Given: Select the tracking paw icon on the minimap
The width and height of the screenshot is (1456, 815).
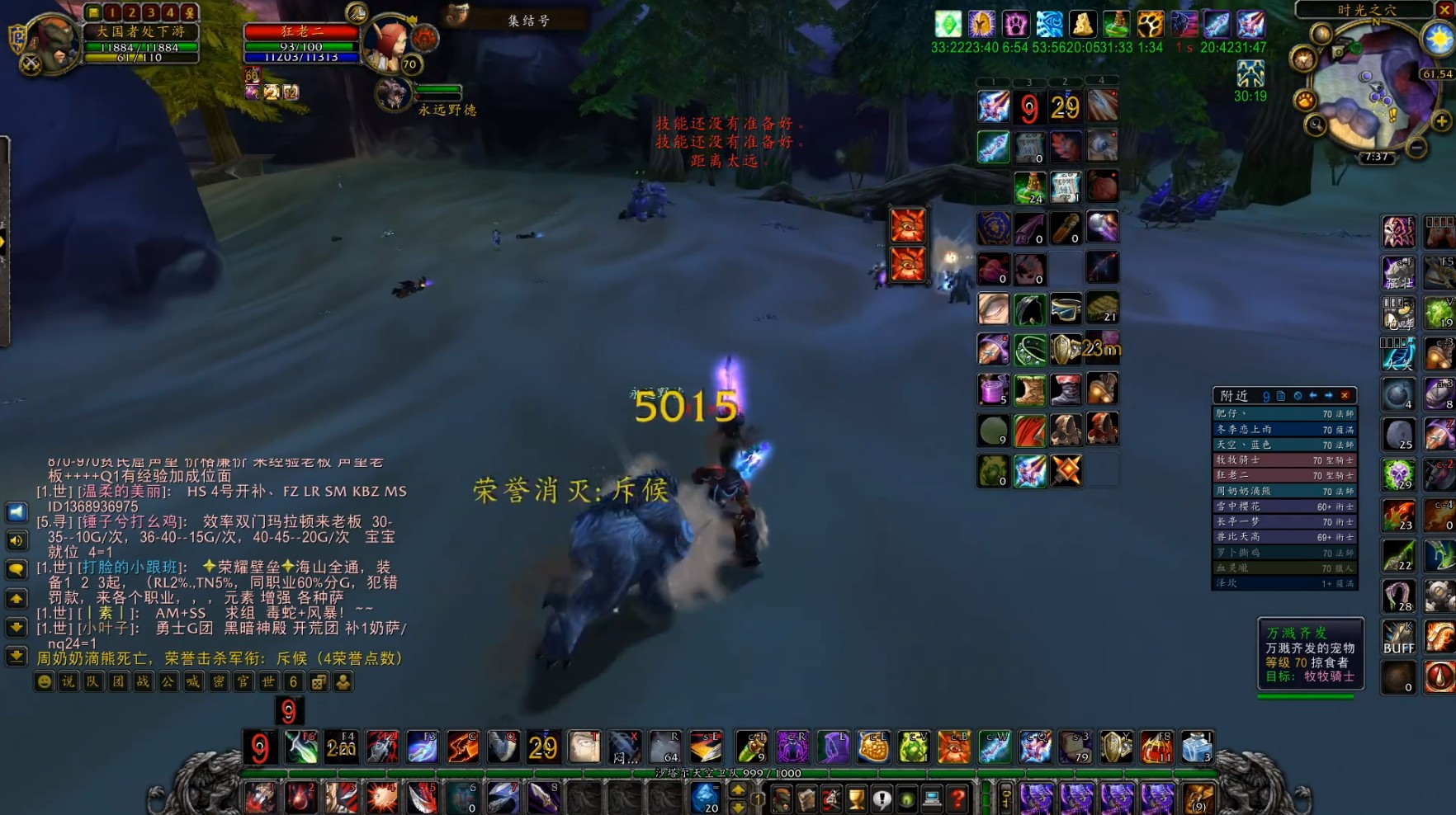Looking at the screenshot, I should click(1304, 100).
